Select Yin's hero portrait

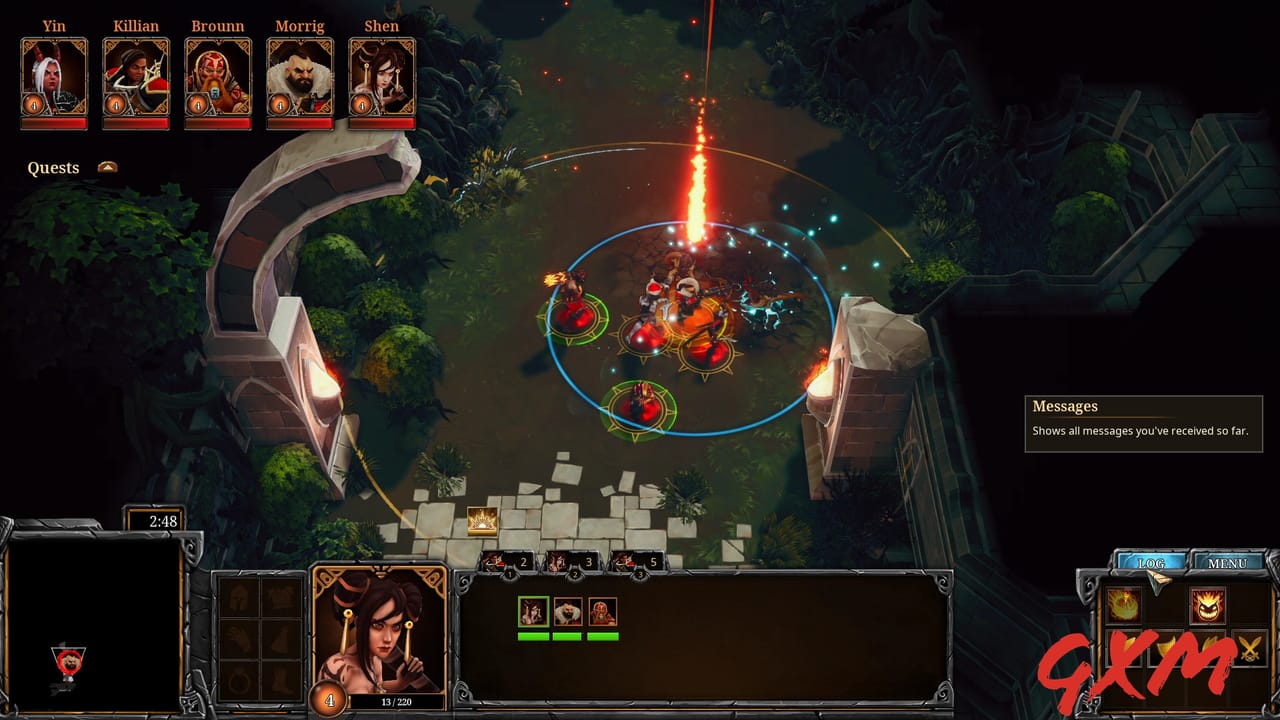[x=54, y=78]
